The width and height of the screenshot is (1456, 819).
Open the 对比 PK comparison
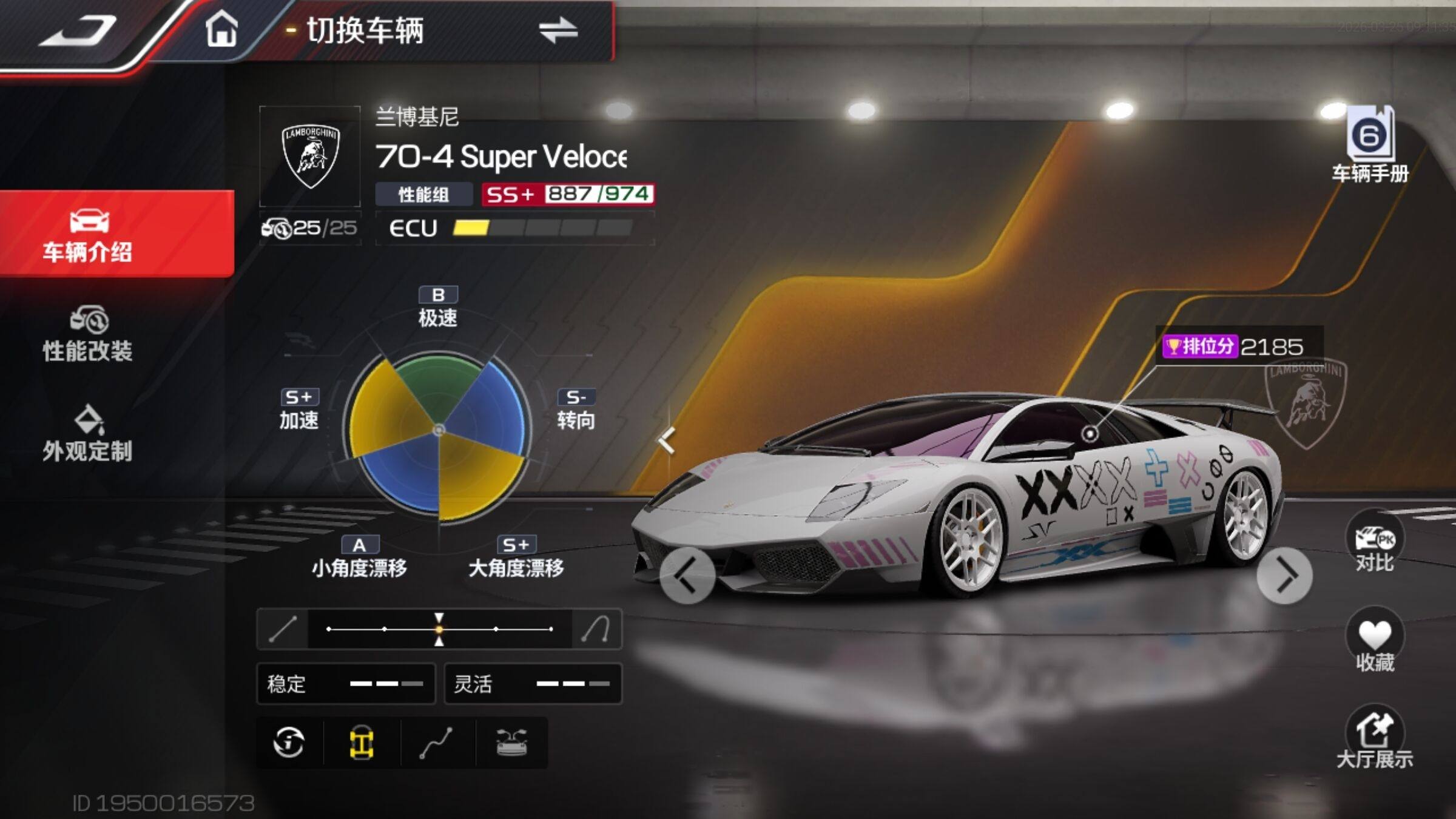point(1374,543)
